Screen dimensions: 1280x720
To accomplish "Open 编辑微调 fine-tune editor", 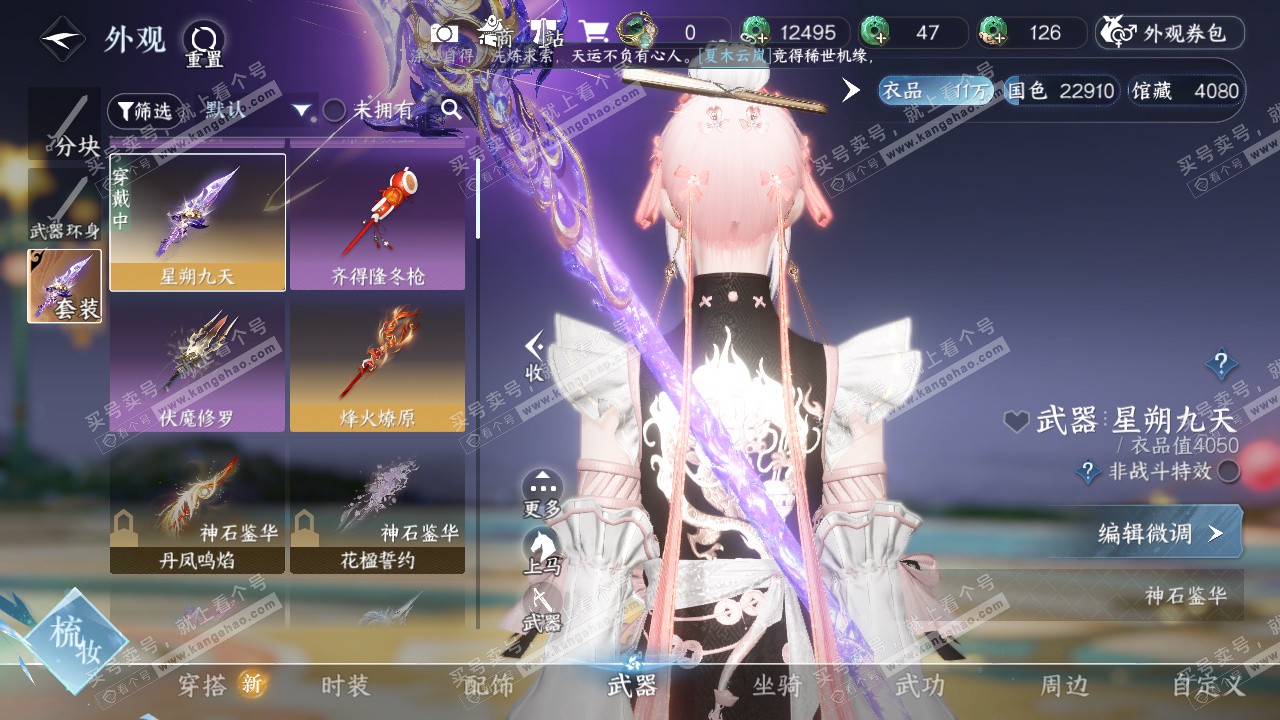I will (1159, 533).
